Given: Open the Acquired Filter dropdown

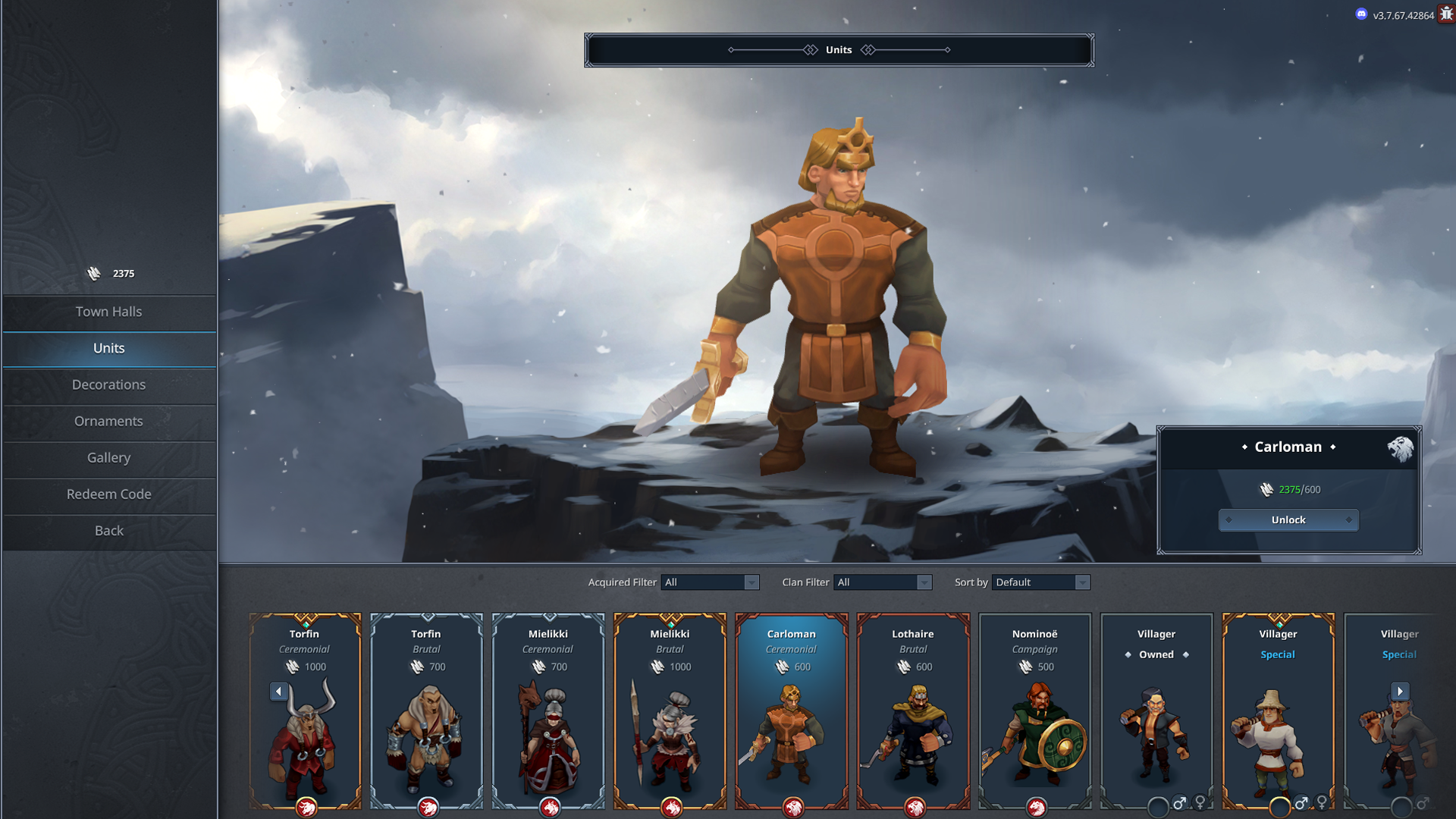Looking at the screenshot, I should (710, 582).
